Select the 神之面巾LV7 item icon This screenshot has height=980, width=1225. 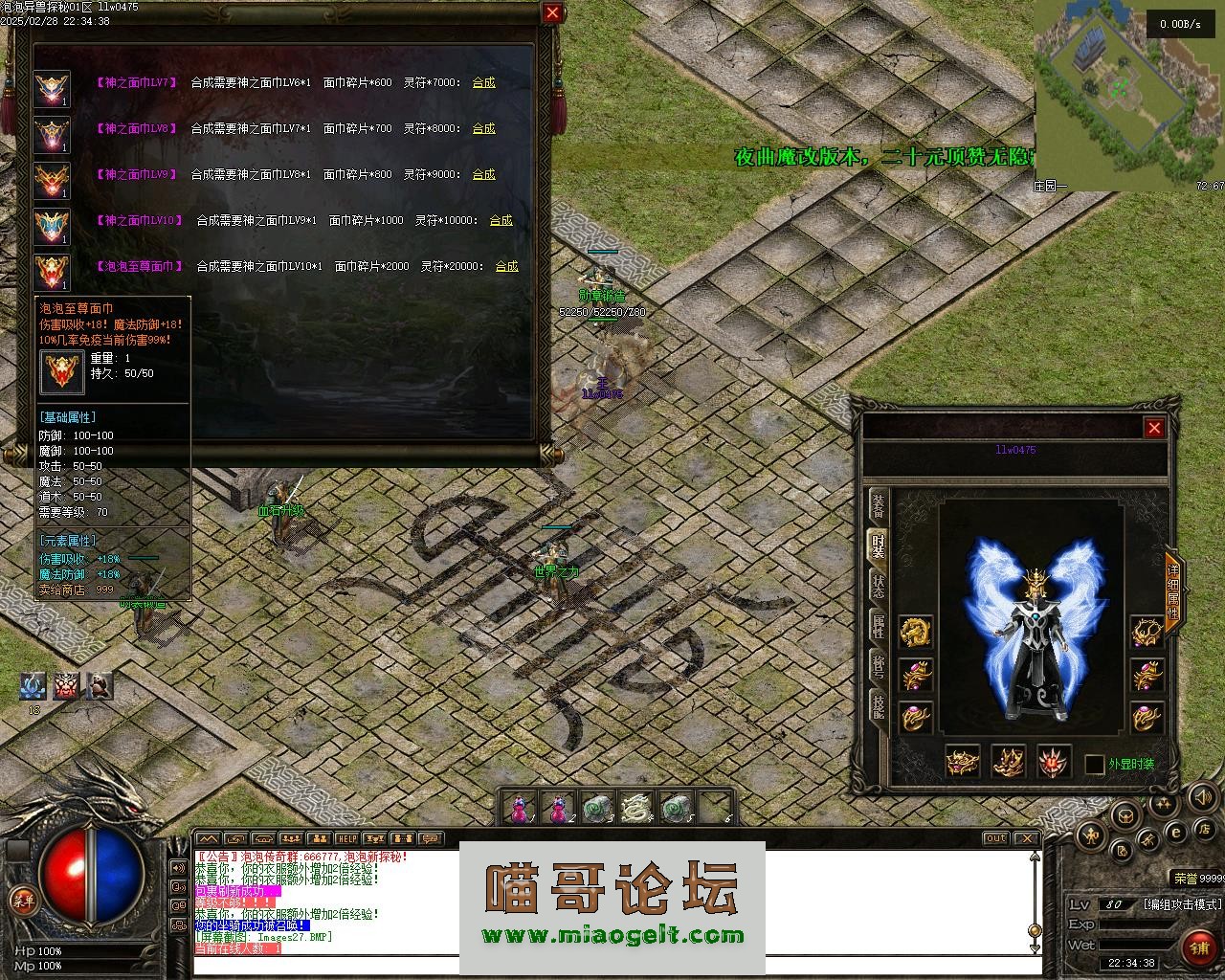pyautogui.click(x=52, y=89)
